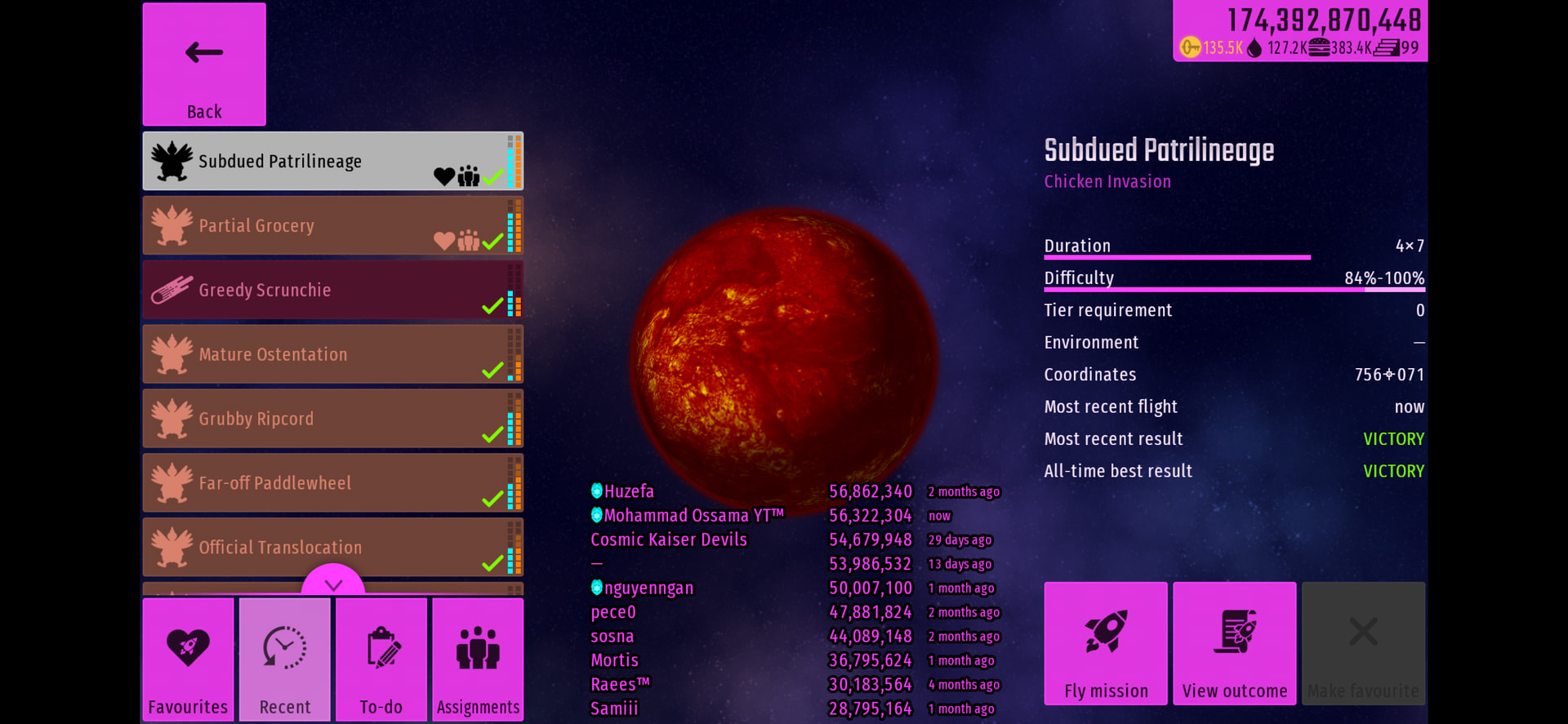Image resolution: width=1568 pixels, height=724 pixels.
Task: Go back using the Back button
Action: click(x=204, y=64)
